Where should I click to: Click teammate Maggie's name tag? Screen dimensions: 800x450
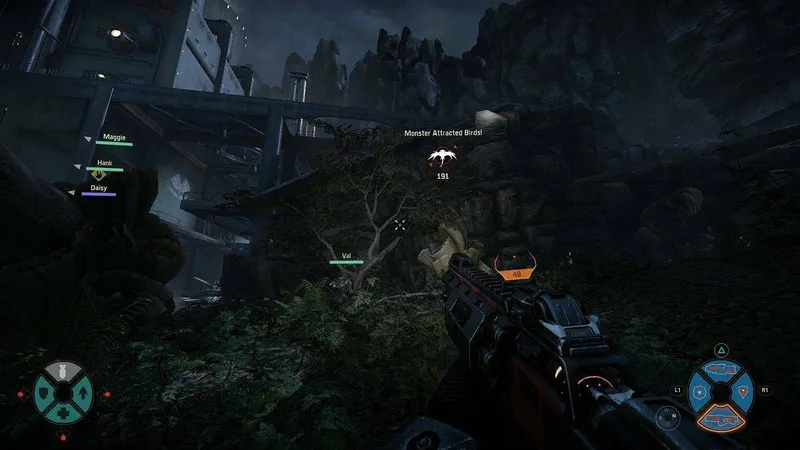(115, 137)
